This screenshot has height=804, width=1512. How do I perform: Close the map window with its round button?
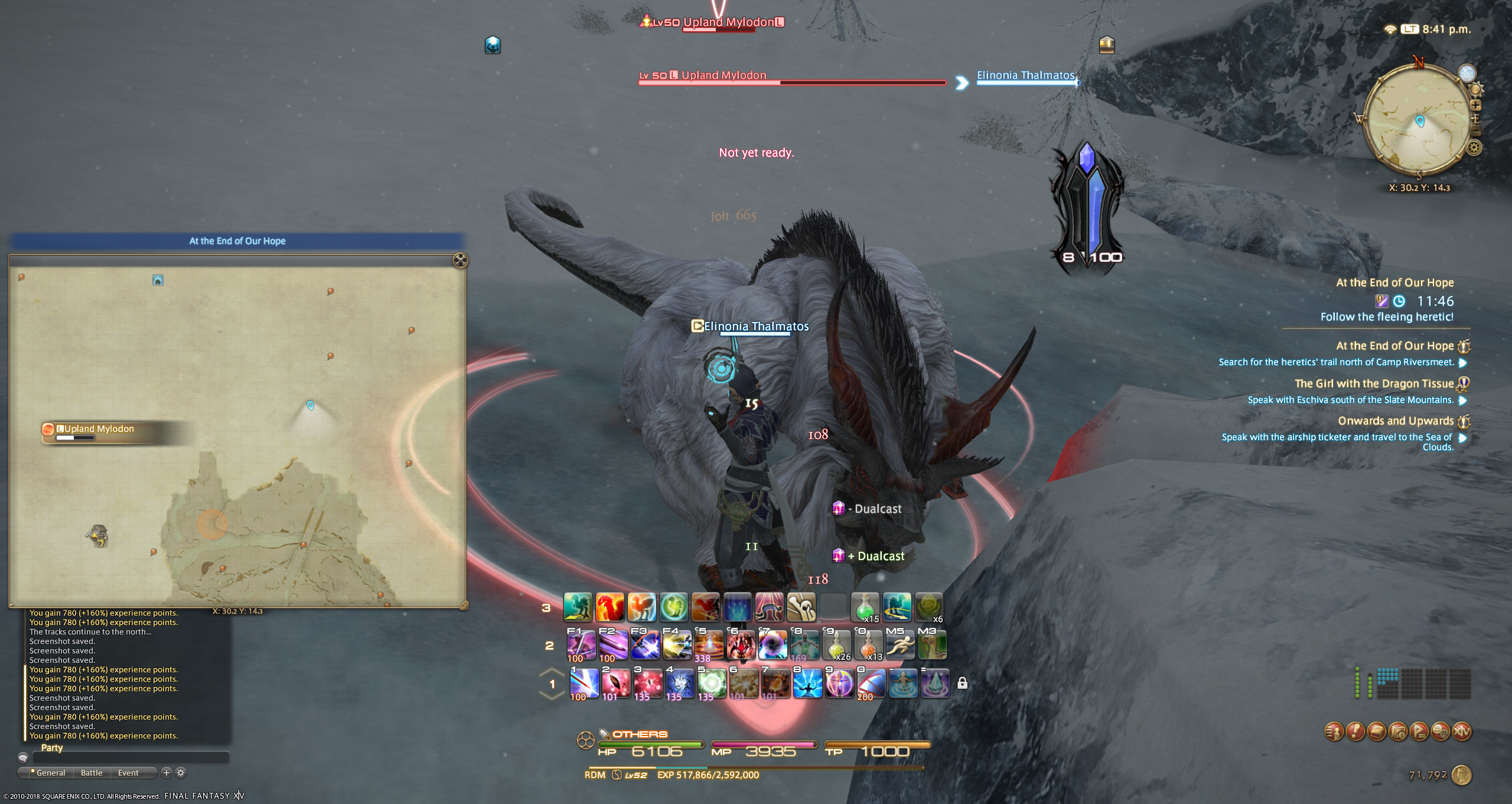tap(460, 260)
